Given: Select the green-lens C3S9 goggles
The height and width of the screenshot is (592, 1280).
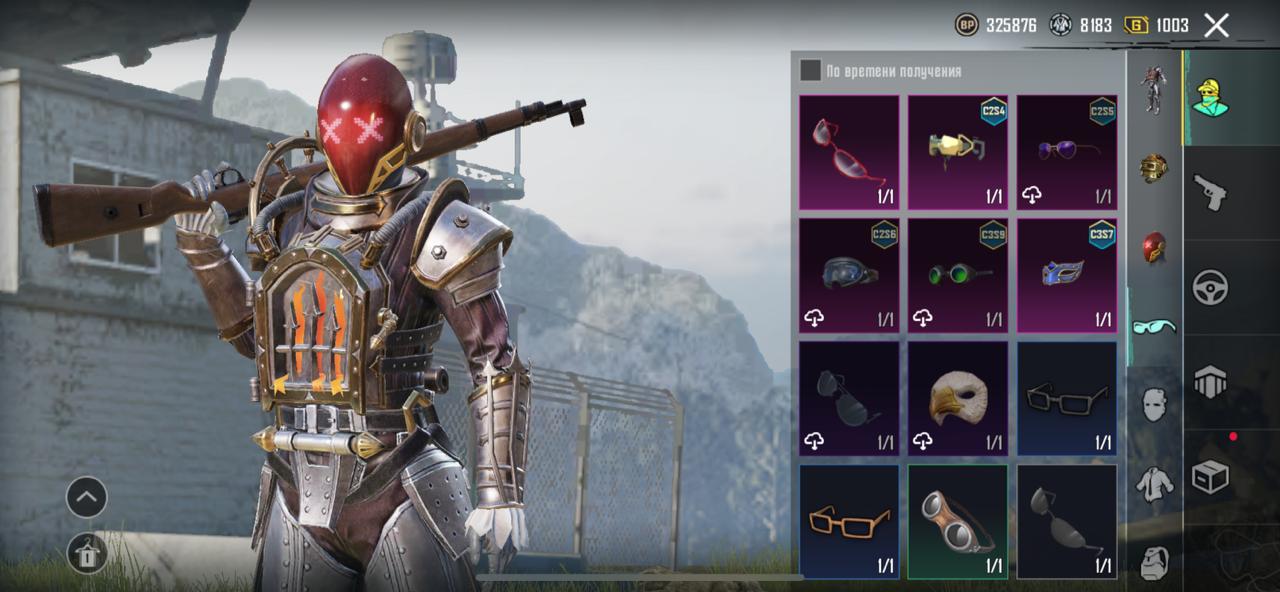Looking at the screenshot, I should click(958, 275).
